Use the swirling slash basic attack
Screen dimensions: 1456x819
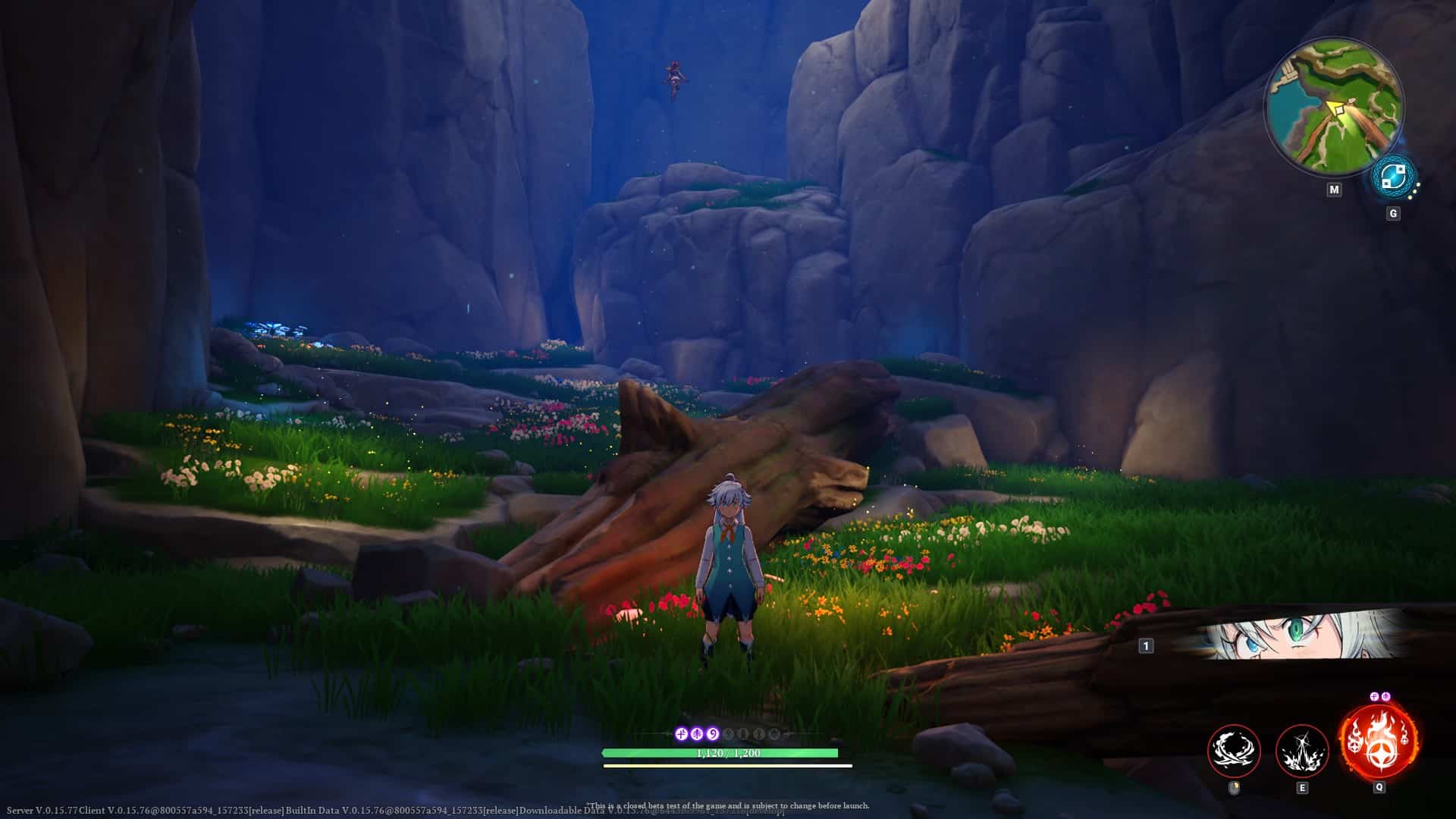(1234, 751)
